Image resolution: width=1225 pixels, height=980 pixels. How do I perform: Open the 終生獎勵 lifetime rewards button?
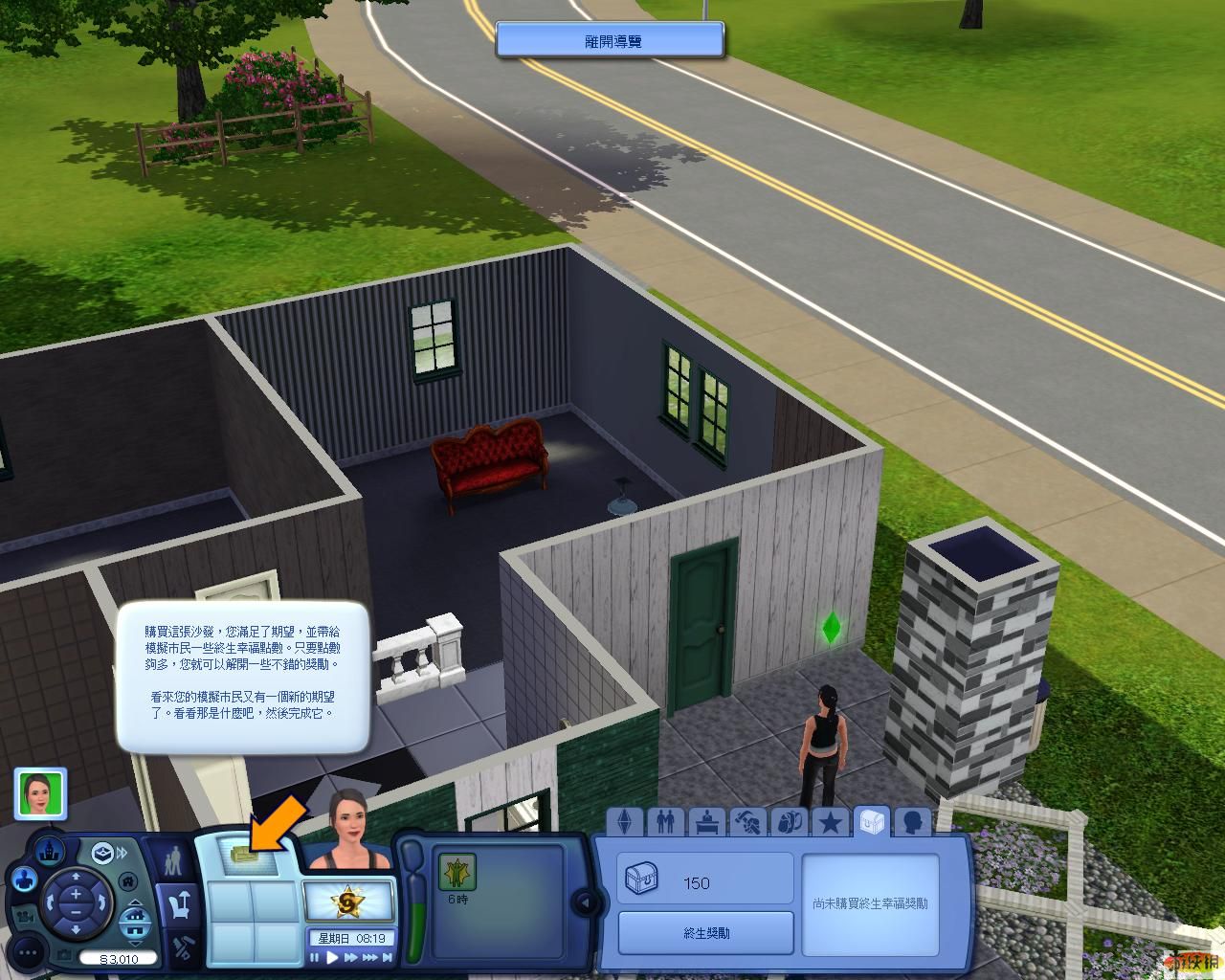(706, 933)
